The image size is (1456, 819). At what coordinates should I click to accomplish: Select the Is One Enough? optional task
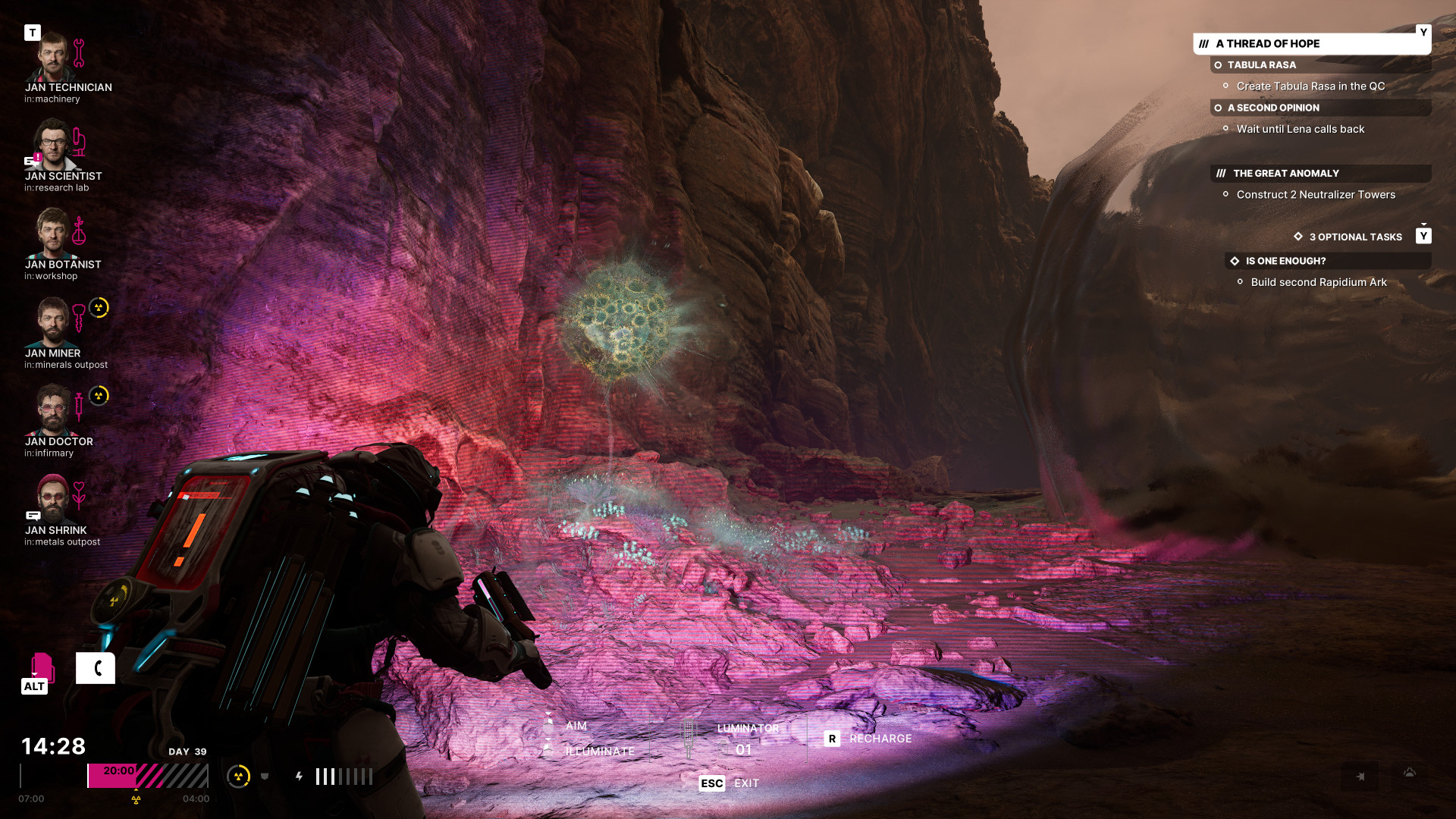(1285, 261)
